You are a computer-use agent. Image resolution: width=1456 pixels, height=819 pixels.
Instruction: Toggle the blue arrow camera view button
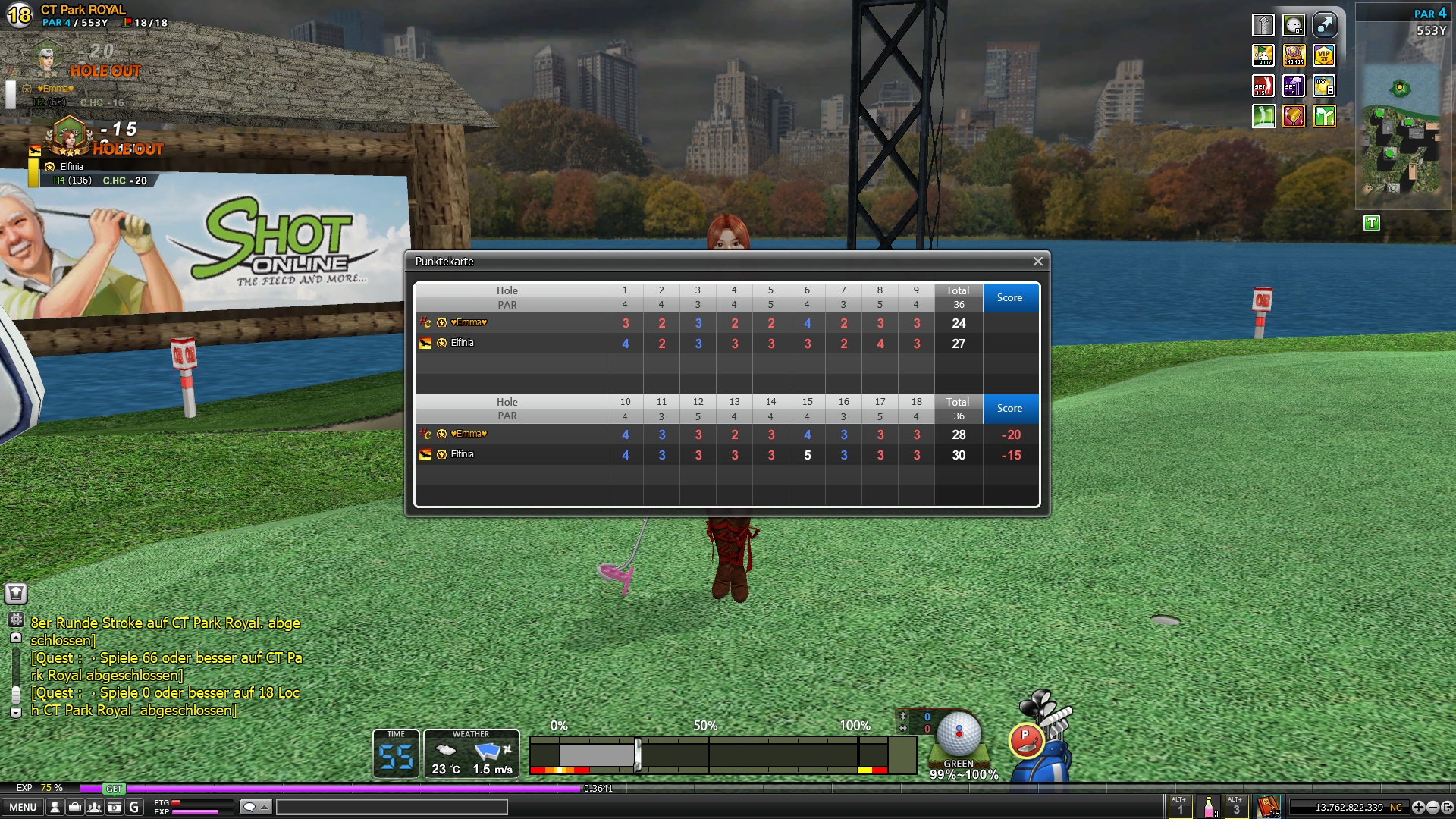coord(1324,25)
